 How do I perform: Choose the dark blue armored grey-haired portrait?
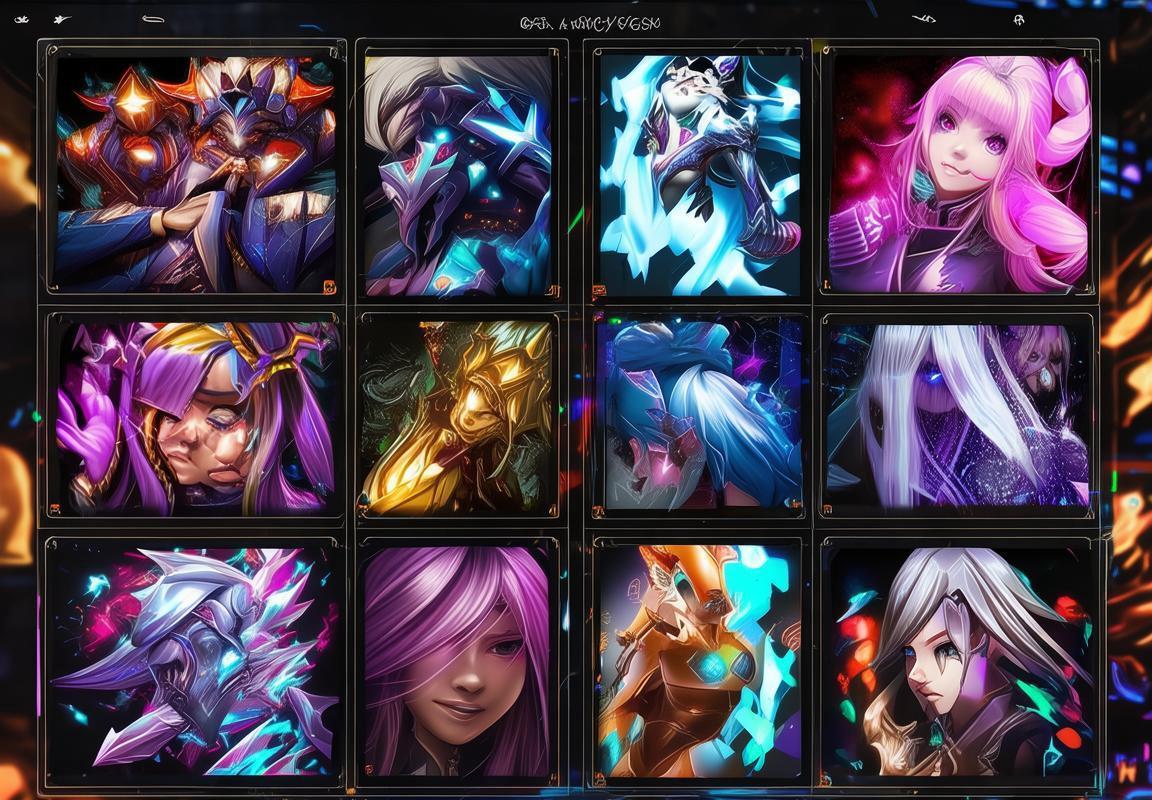(458, 172)
